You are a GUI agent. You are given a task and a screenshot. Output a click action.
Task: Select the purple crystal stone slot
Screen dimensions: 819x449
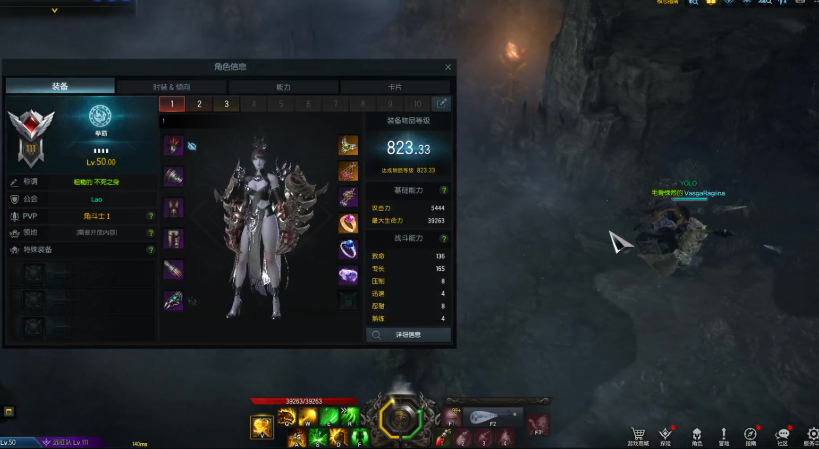[348, 275]
